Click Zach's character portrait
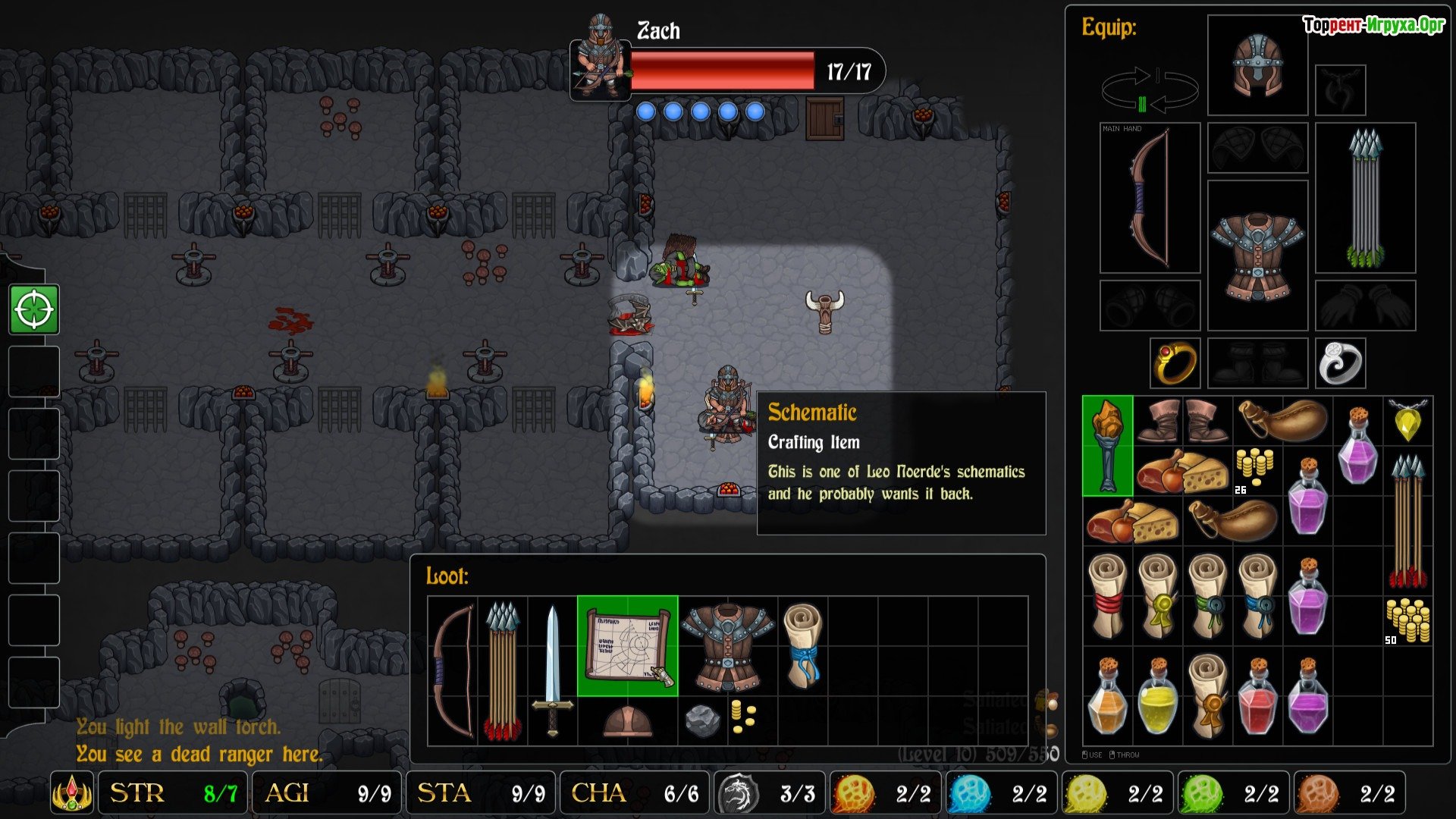 tap(601, 57)
